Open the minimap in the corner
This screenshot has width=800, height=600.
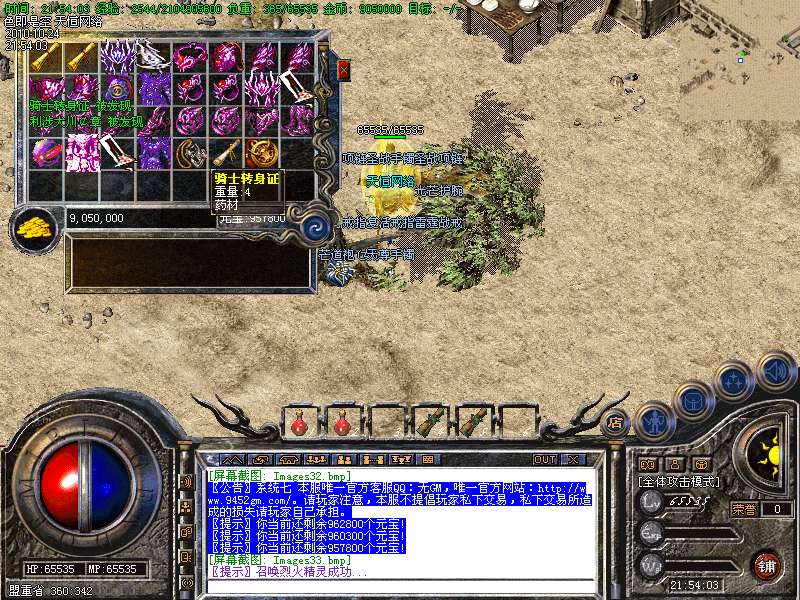[x=740, y=48]
